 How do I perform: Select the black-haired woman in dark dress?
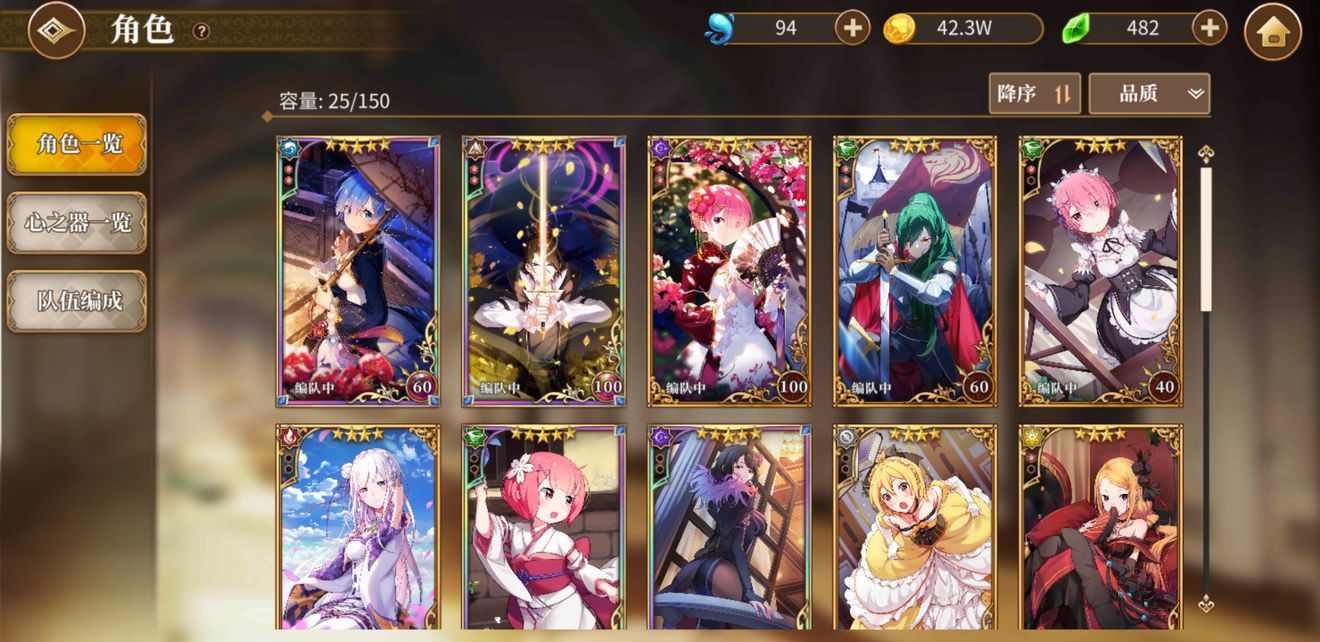point(730,528)
